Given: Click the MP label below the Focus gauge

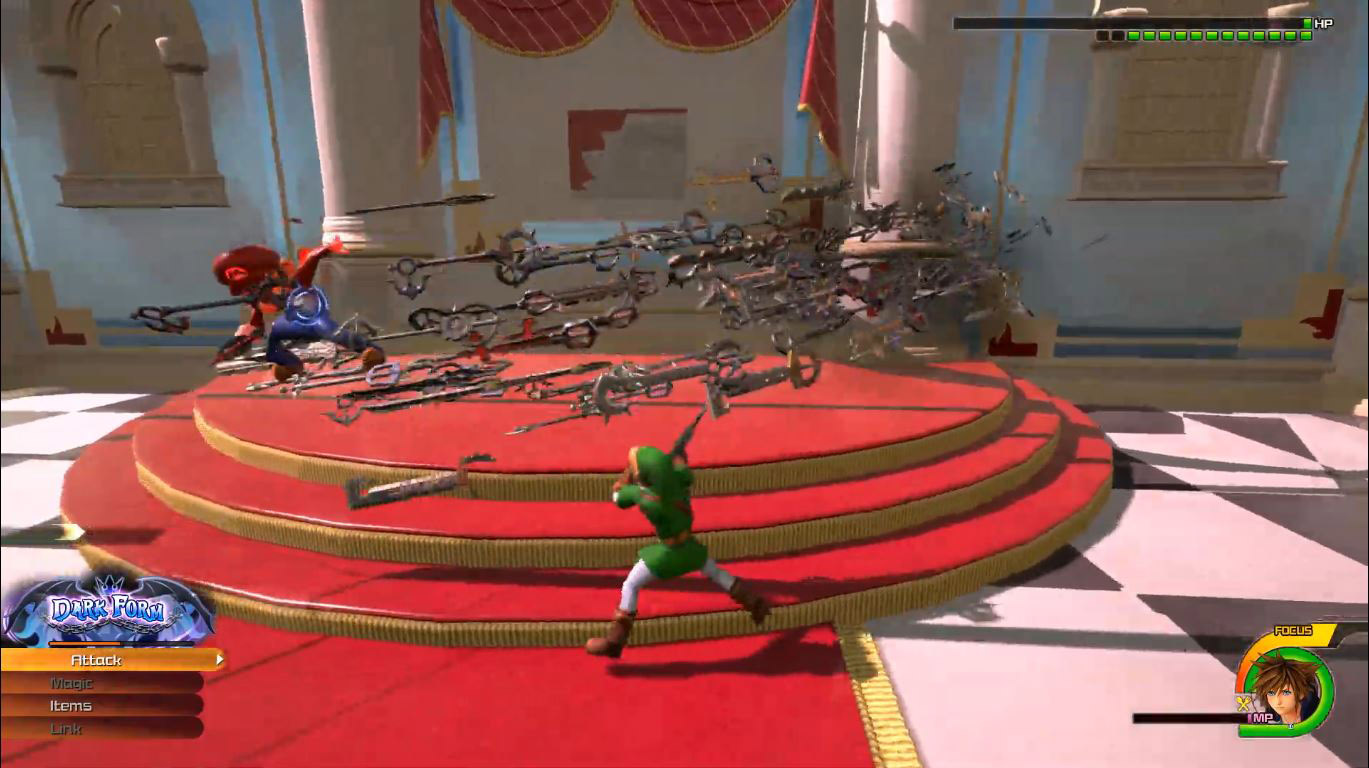Looking at the screenshot, I should 1262,717.
